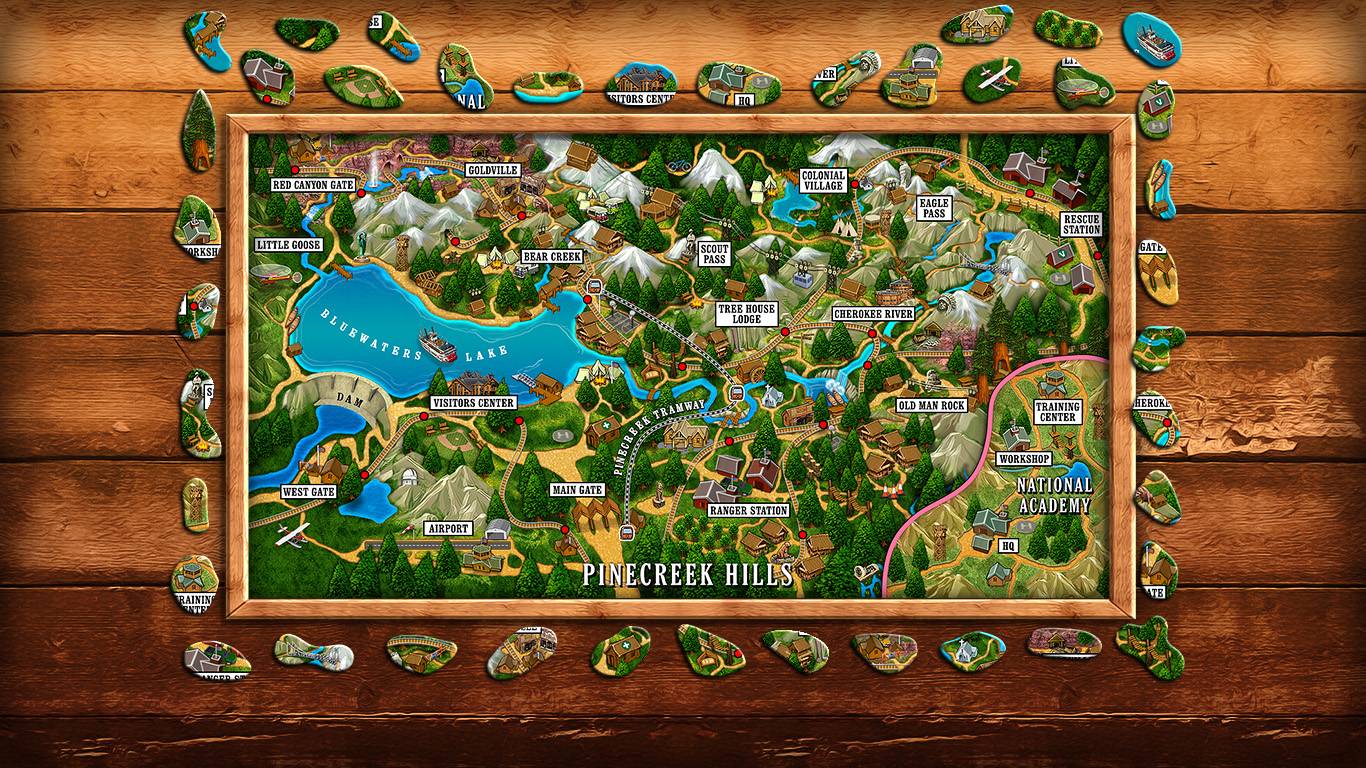Select the sandy beach shoreline piece
The height and width of the screenshot is (768, 1366).
pyautogui.click(x=546, y=86)
